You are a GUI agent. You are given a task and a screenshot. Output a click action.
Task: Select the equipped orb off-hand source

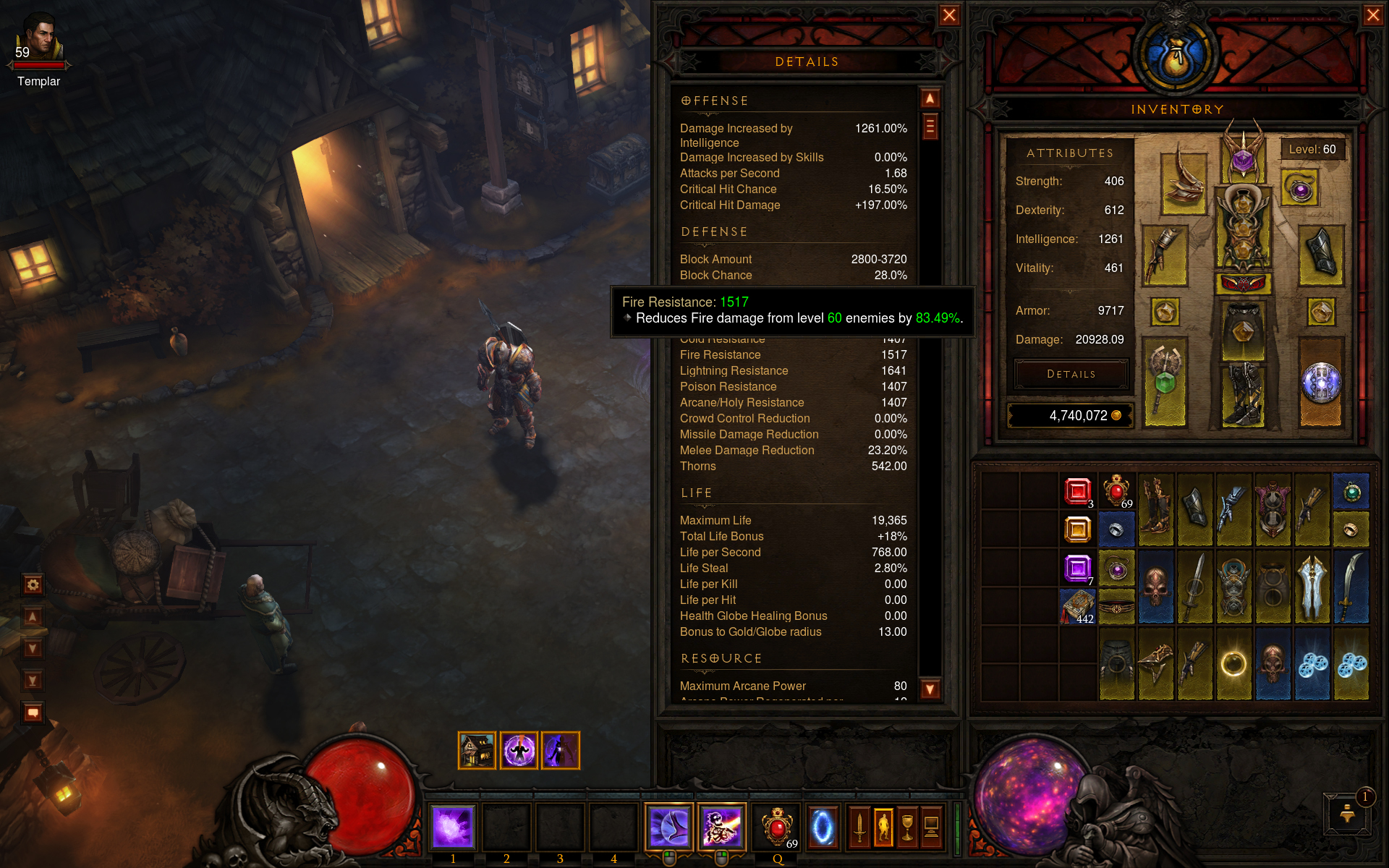1321,381
